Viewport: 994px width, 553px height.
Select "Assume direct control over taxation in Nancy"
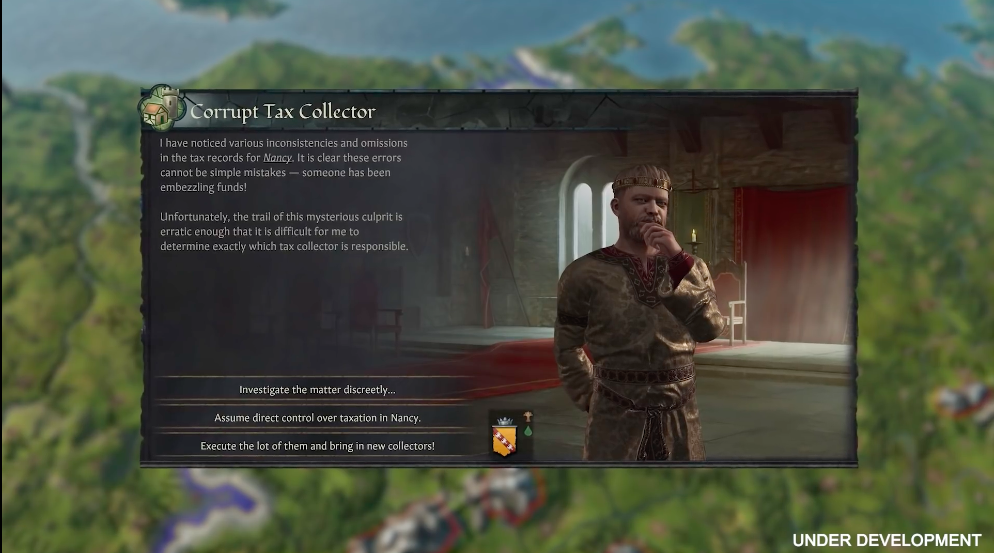point(317,417)
